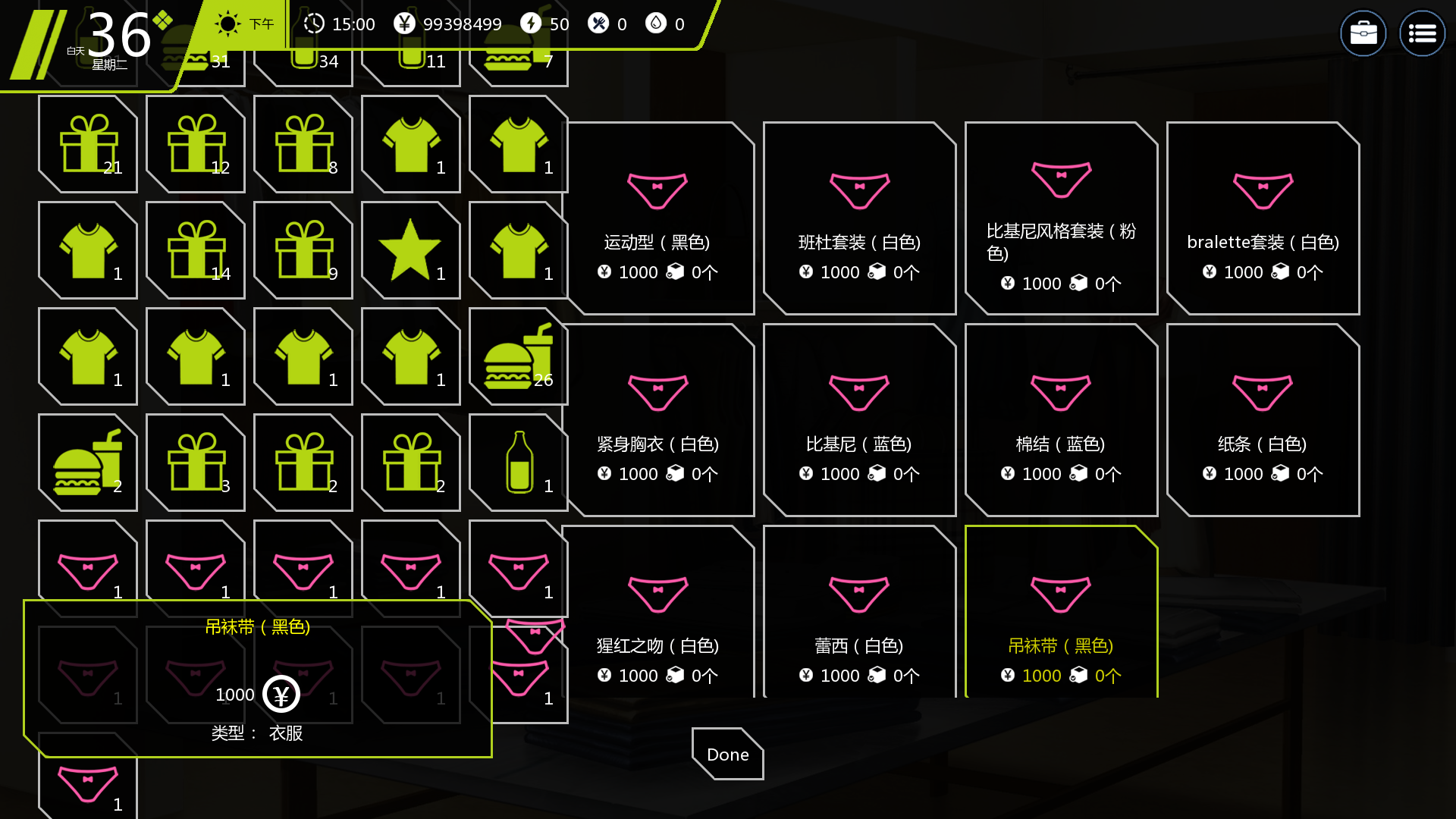The width and height of the screenshot is (1456, 819).
Task: Select 比基尼风格套装（粉色）item
Action: click(x=1061, y=218)
